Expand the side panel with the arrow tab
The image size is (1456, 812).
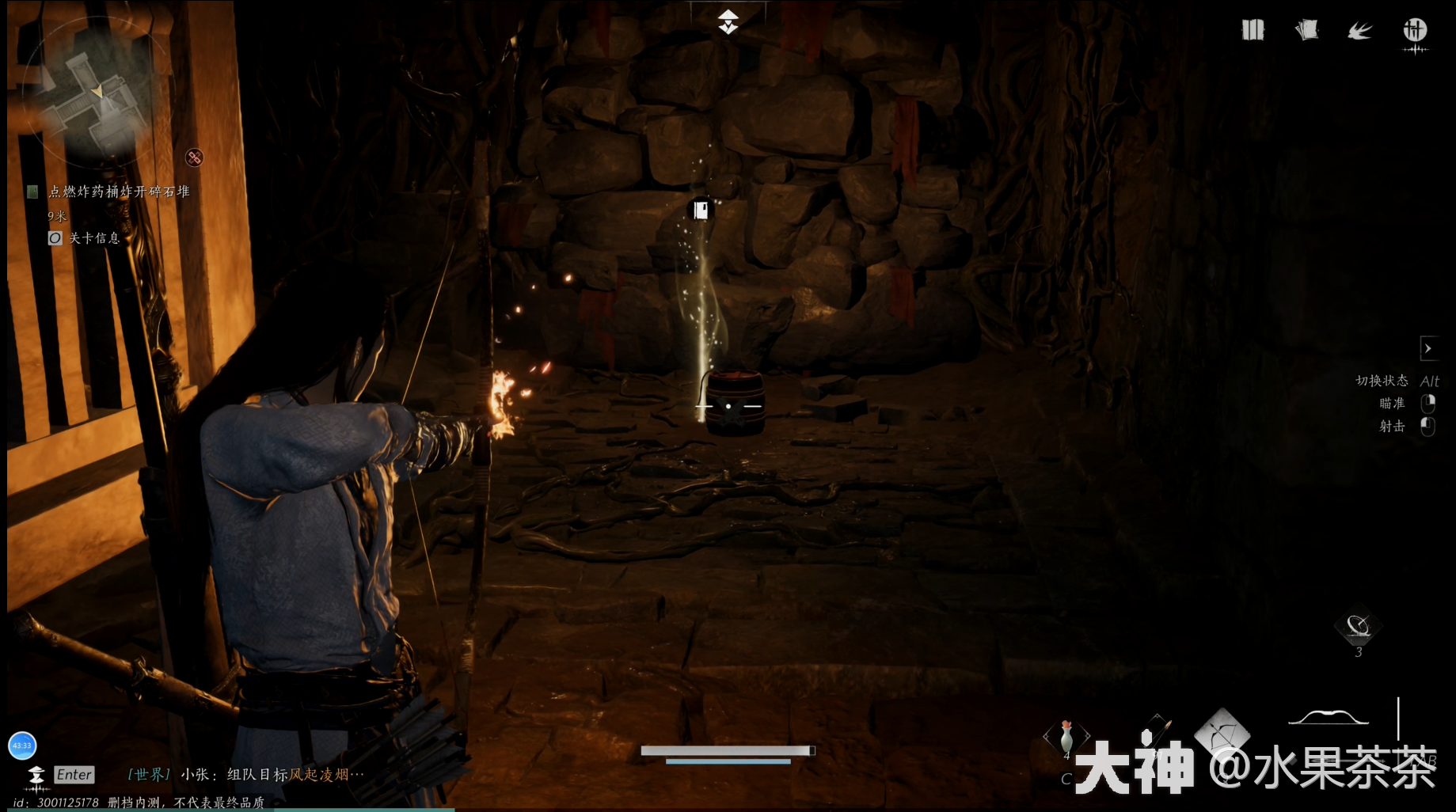tap(1428, 348)
